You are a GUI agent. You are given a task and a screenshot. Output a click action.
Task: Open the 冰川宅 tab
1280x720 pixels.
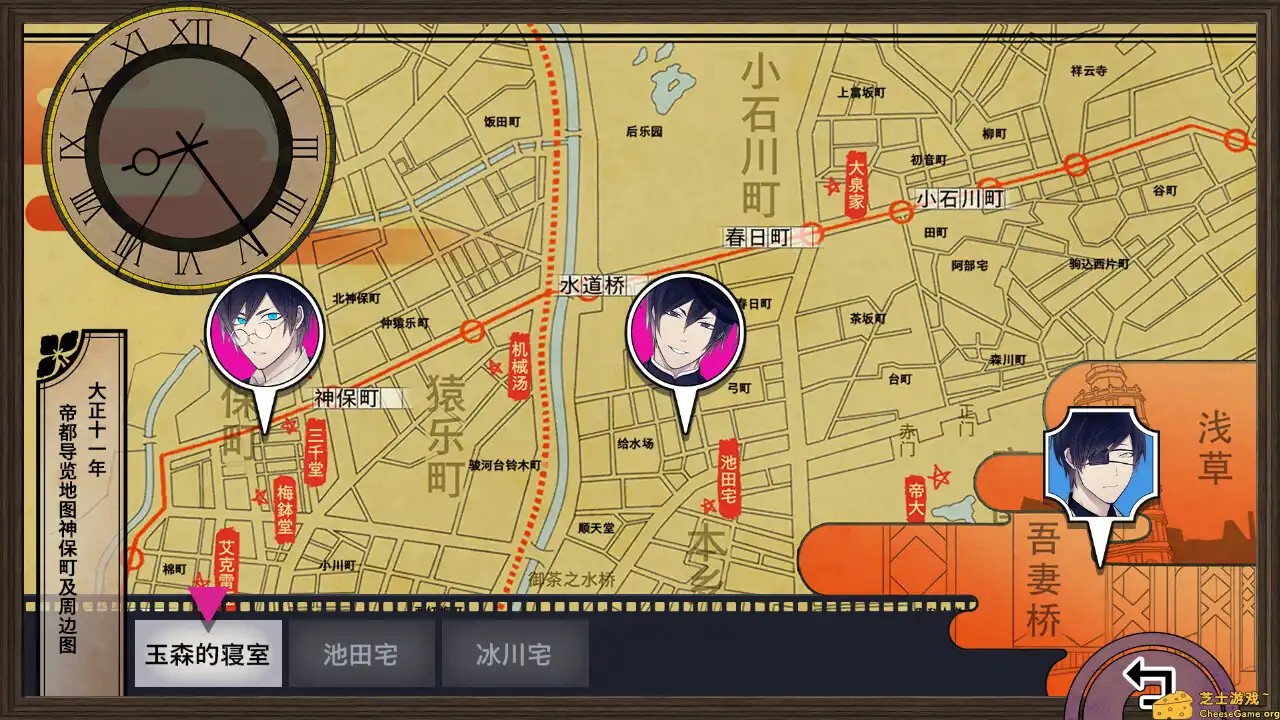pos(513,652)
